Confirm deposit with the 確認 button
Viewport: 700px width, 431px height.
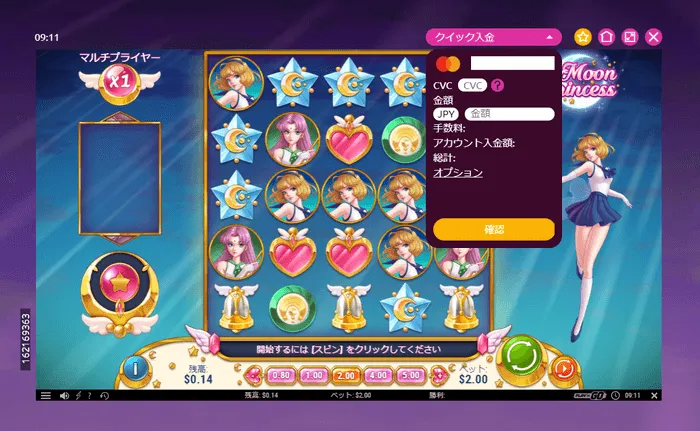493,230
